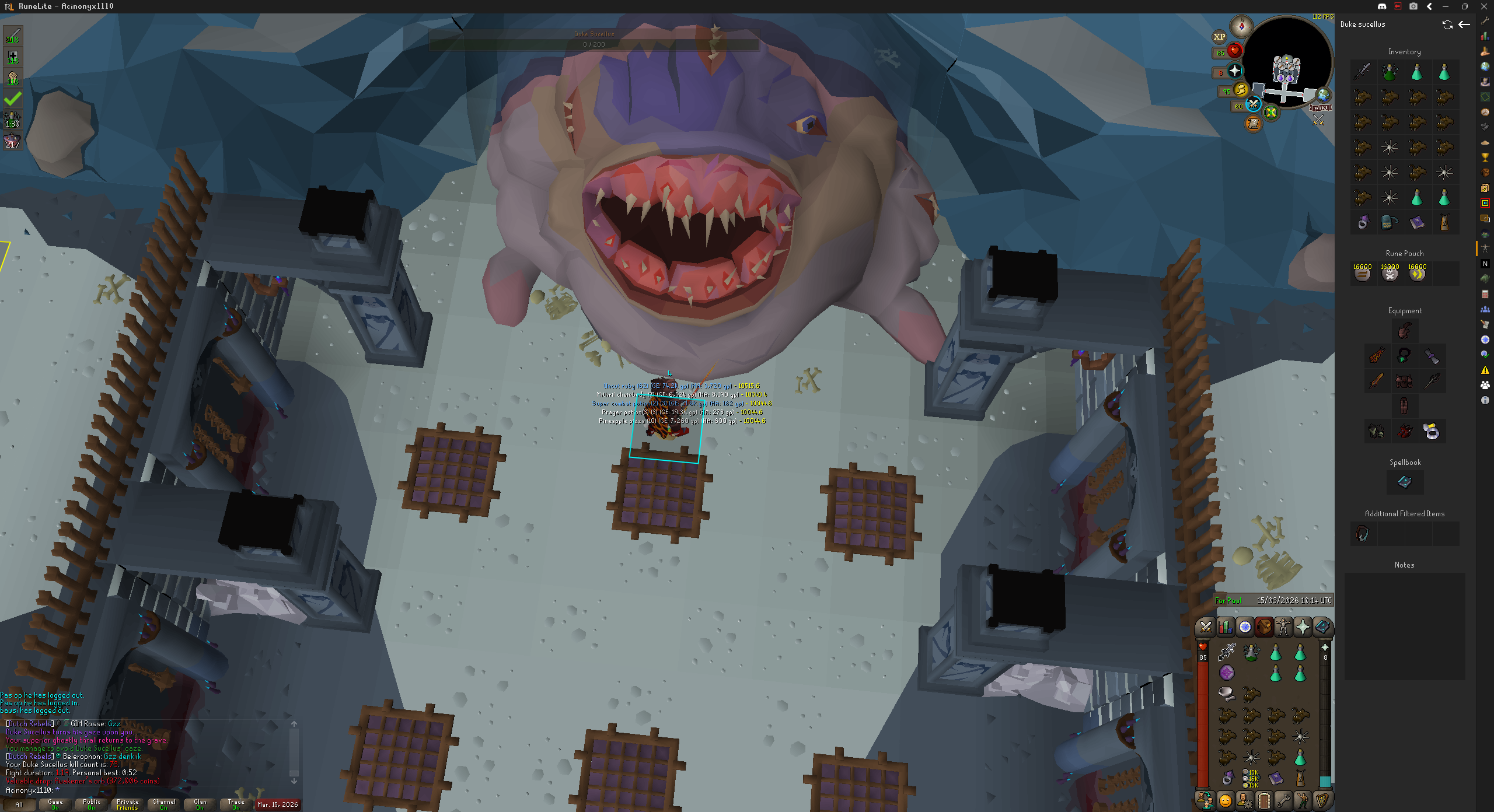The image size is (1494, 812).
Task: Click the compass to face north
Action: tap(1241, 26)
